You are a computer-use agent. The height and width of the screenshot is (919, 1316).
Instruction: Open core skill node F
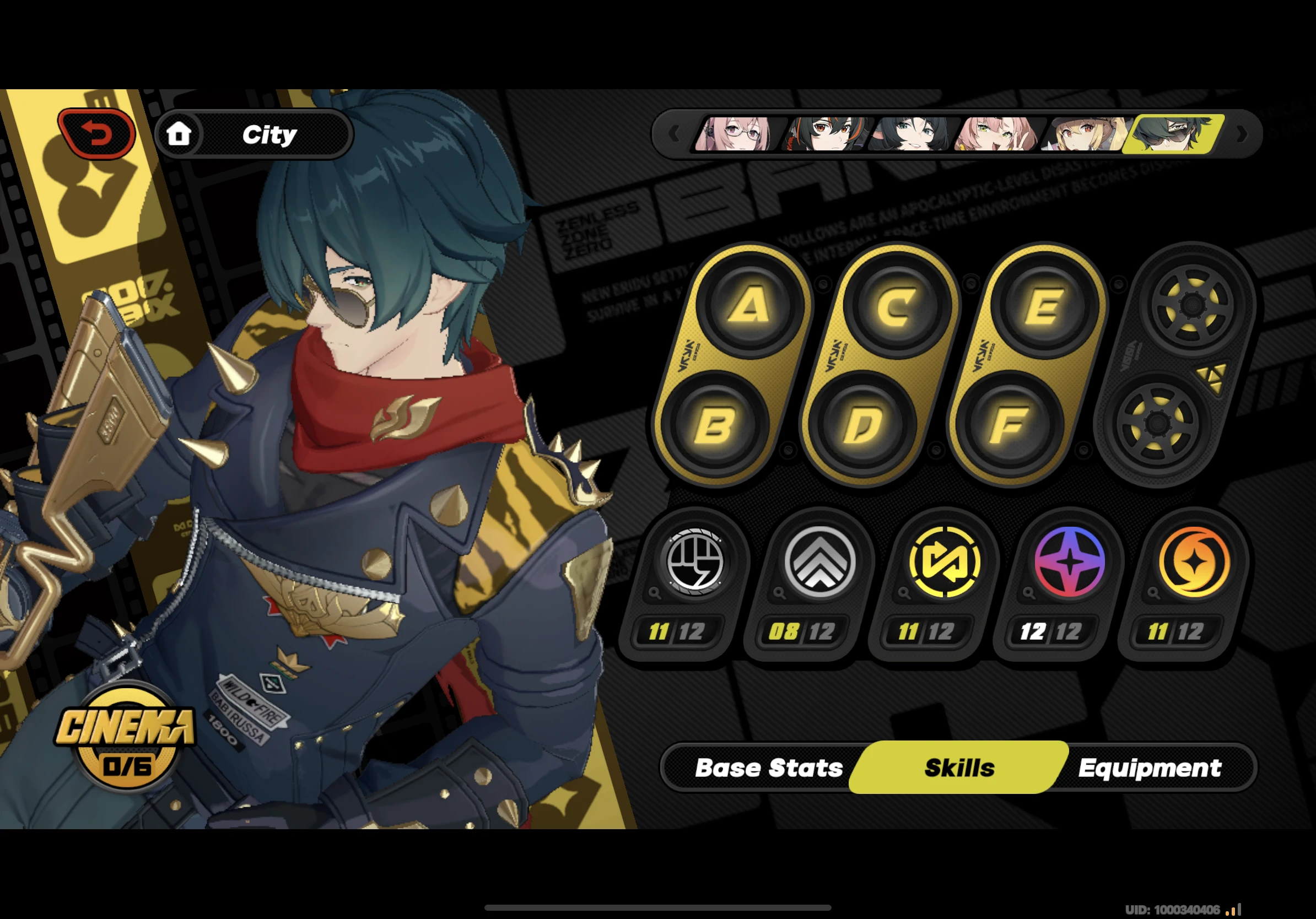[x=1009, y=425]
